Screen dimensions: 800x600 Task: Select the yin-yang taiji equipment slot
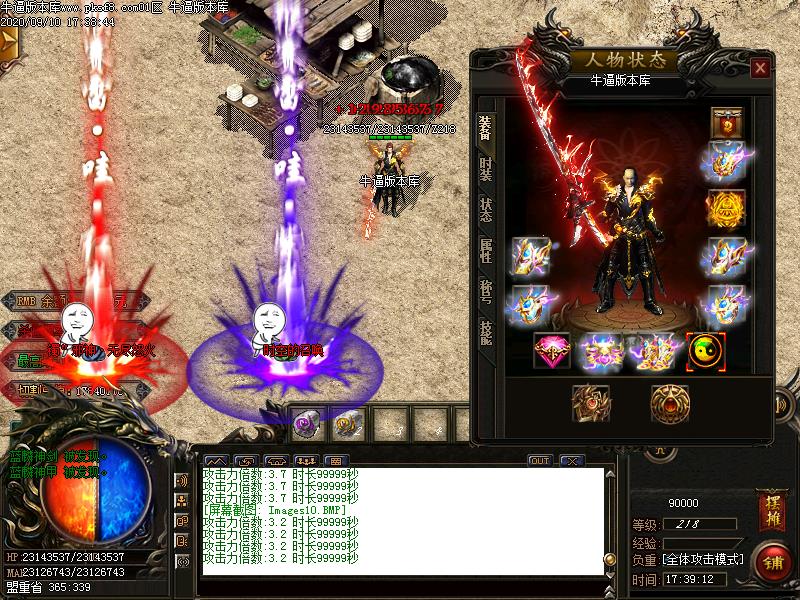pos(706,351)
